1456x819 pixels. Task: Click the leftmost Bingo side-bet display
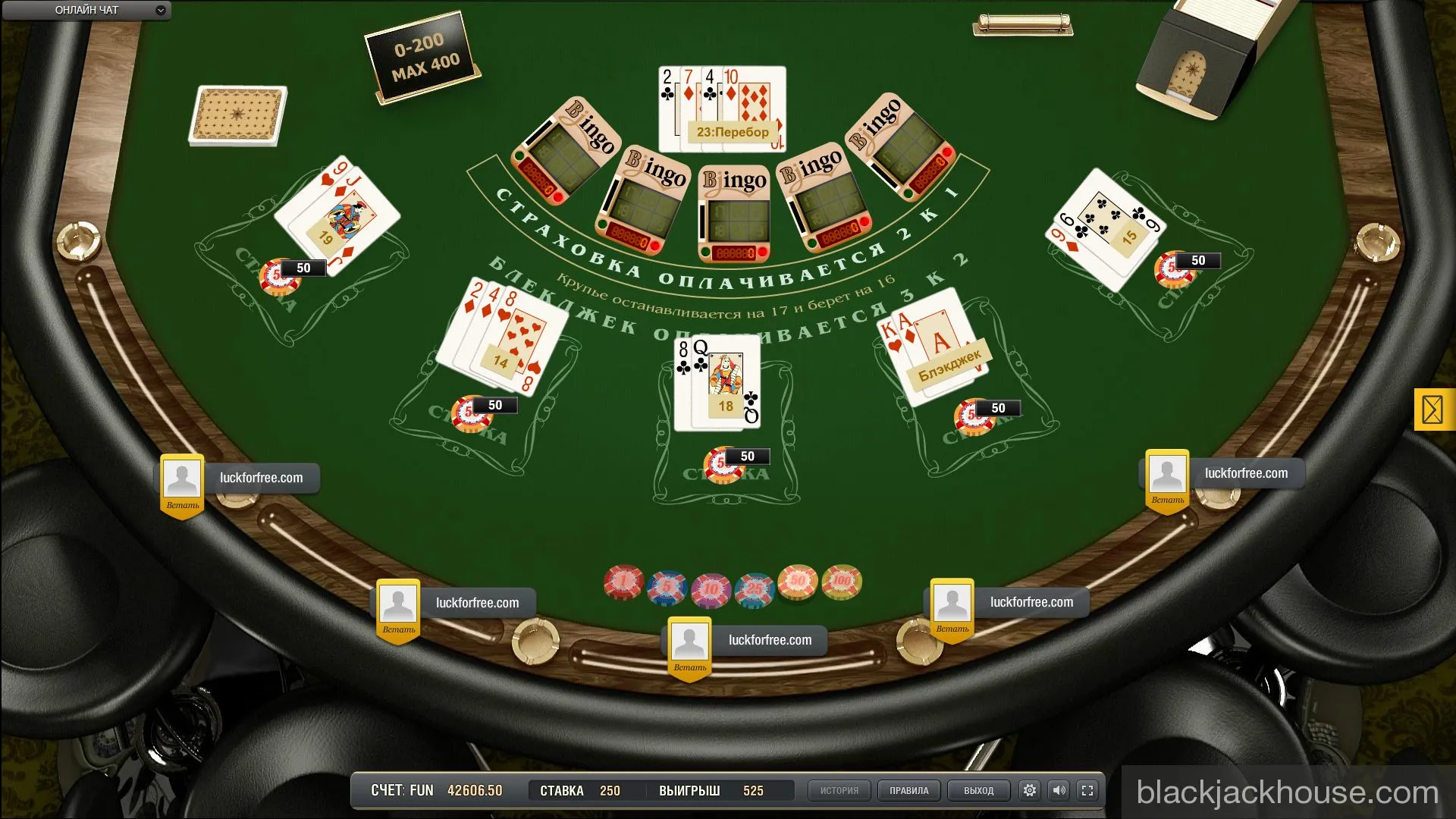pos(567,148)
